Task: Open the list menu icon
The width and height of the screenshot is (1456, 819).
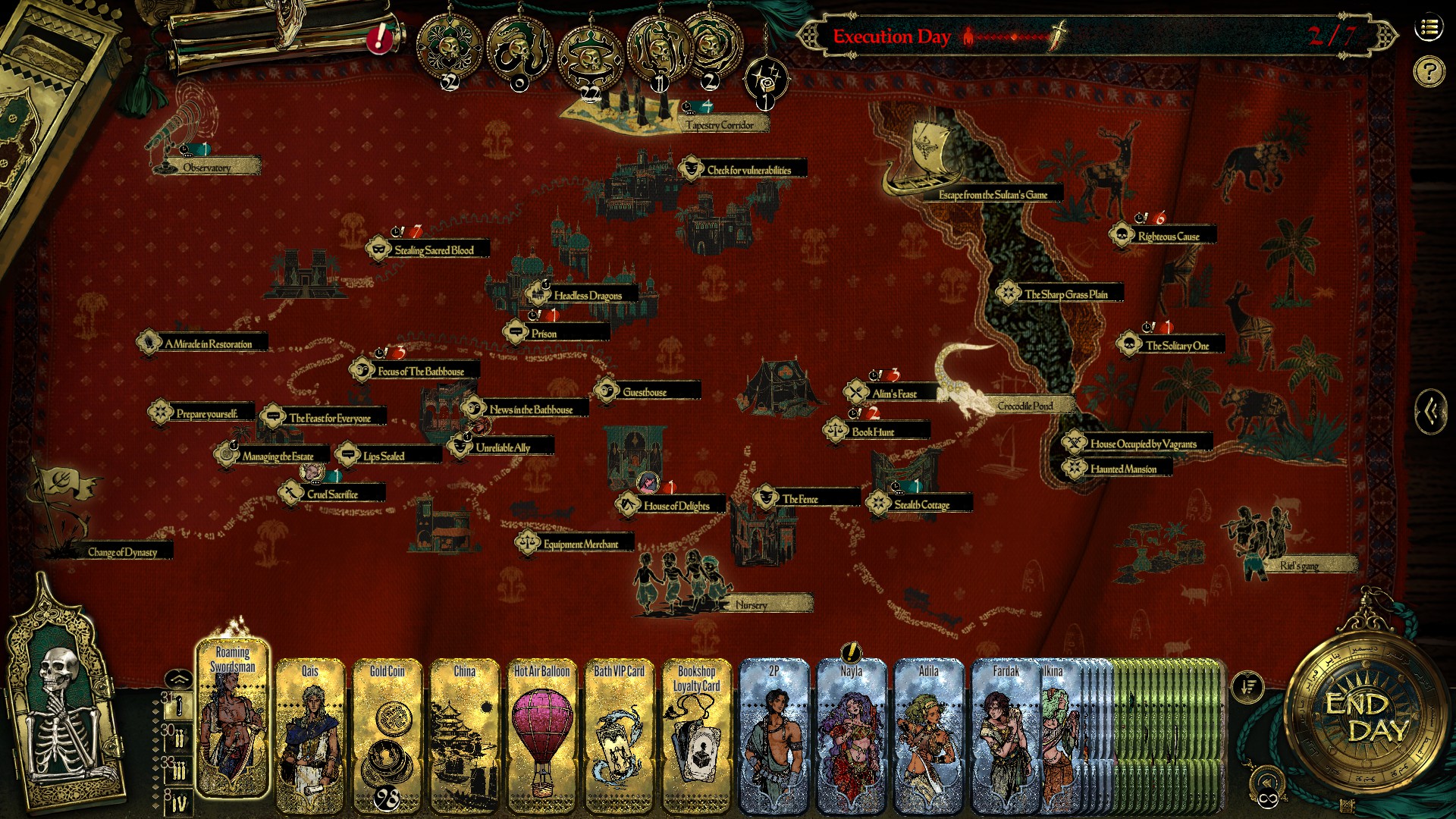Action: [x=1429, y=29]
